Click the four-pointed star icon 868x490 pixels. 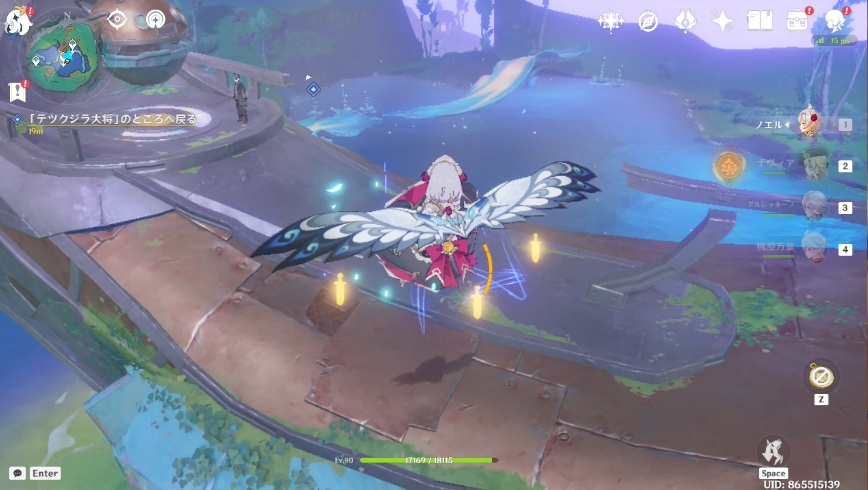[x=722, y=20]
